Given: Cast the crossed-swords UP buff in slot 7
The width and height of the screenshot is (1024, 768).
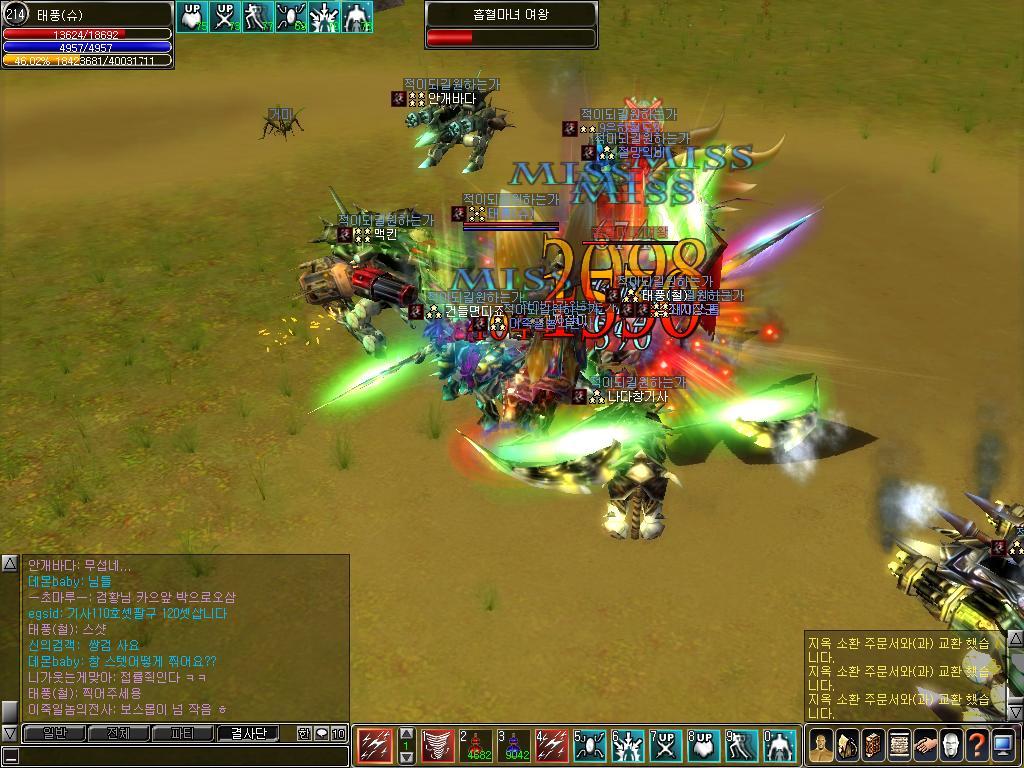Looking at the screenshot, I should point(666,745).
